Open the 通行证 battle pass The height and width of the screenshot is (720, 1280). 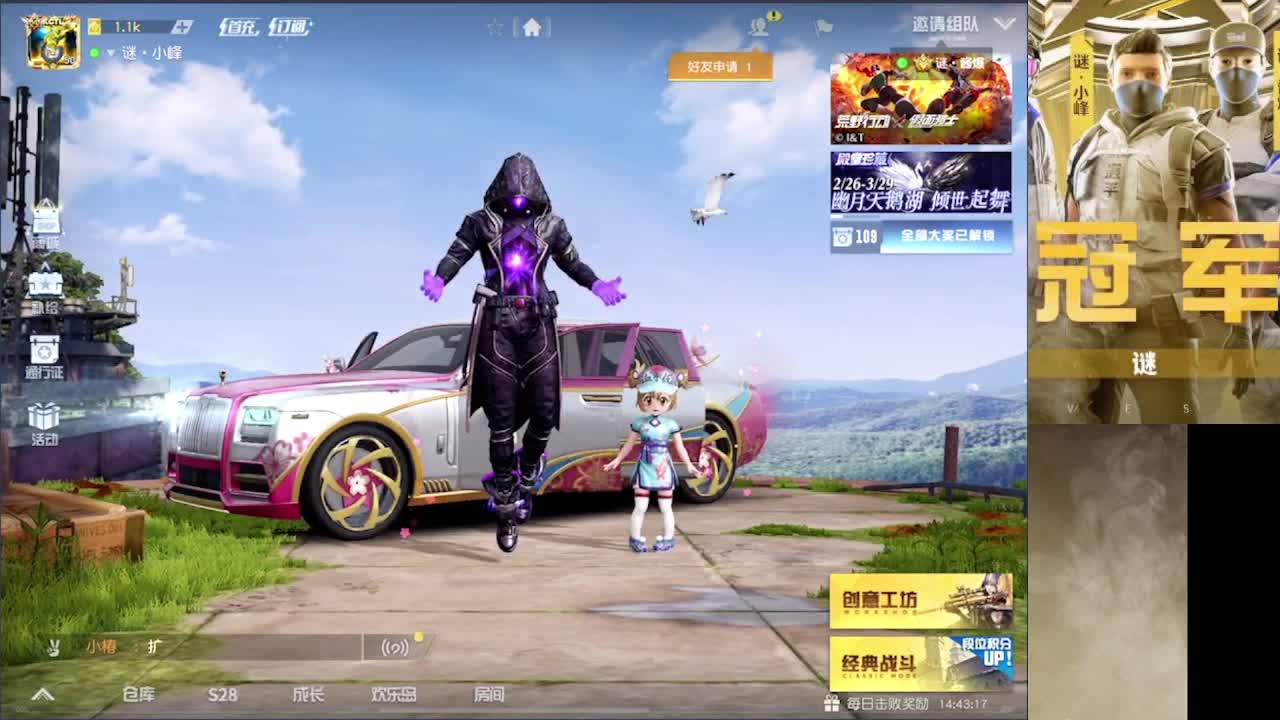click(x=46, y=352)
